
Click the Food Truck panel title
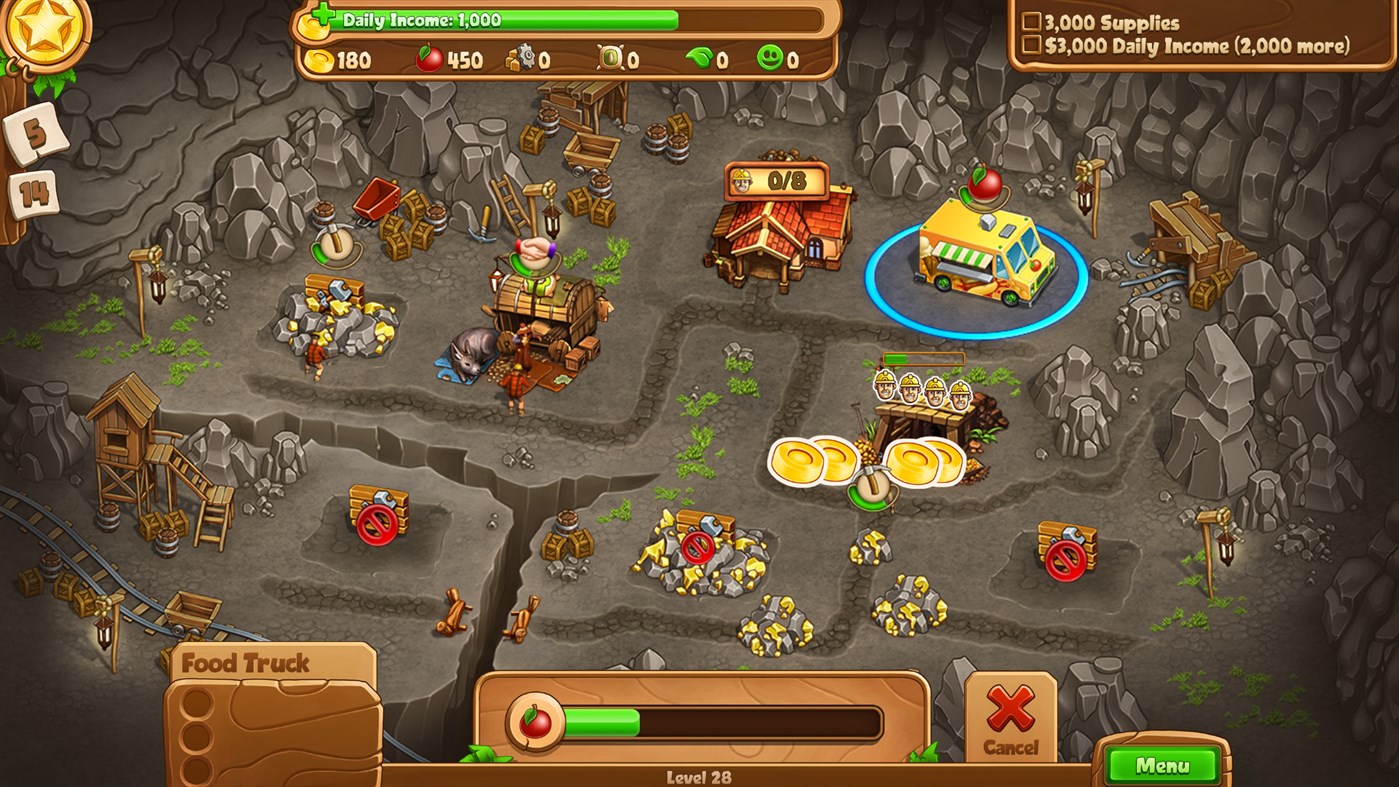tap(247, 662)
